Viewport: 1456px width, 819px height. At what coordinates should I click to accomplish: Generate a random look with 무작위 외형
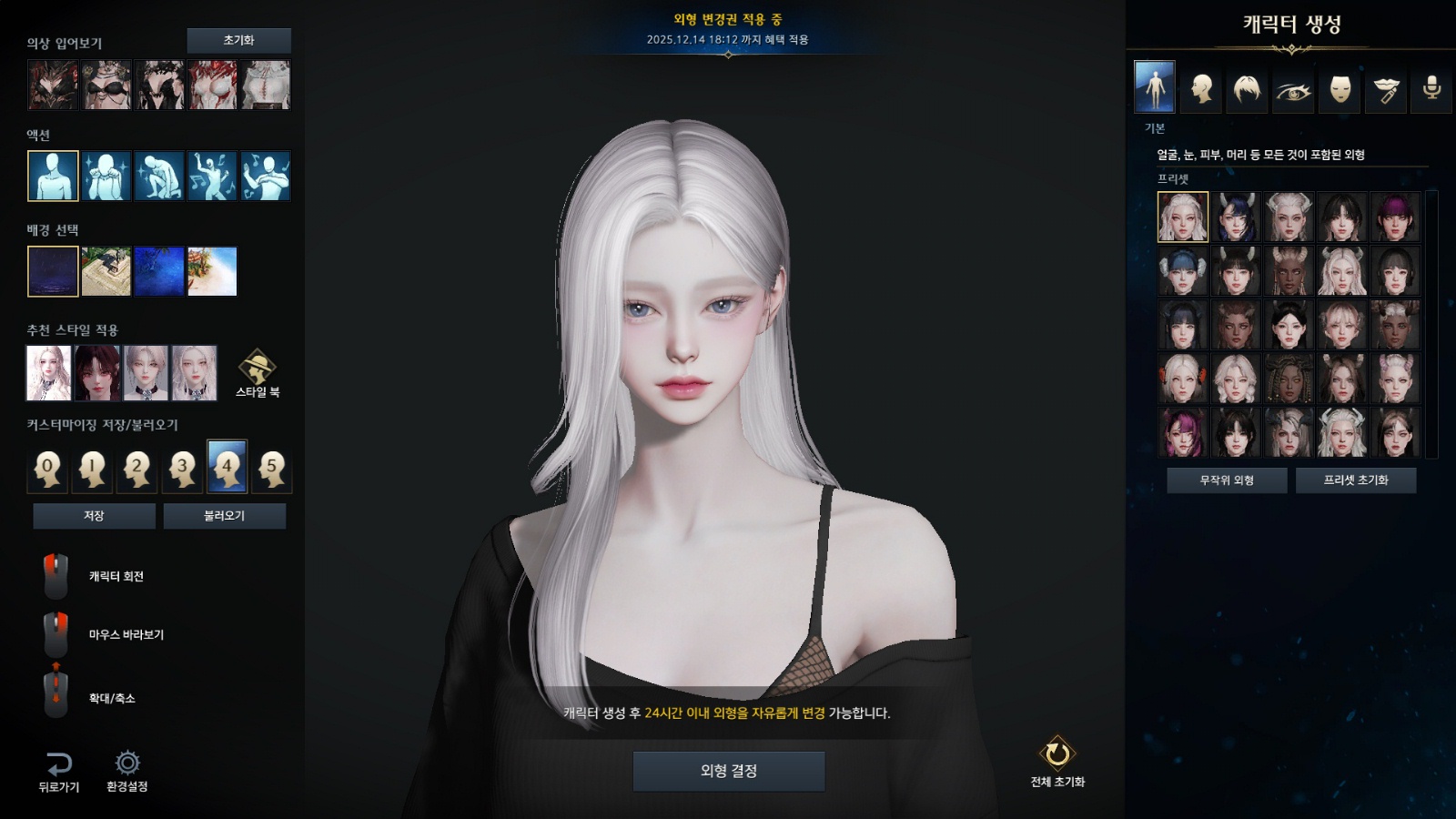1227,480
